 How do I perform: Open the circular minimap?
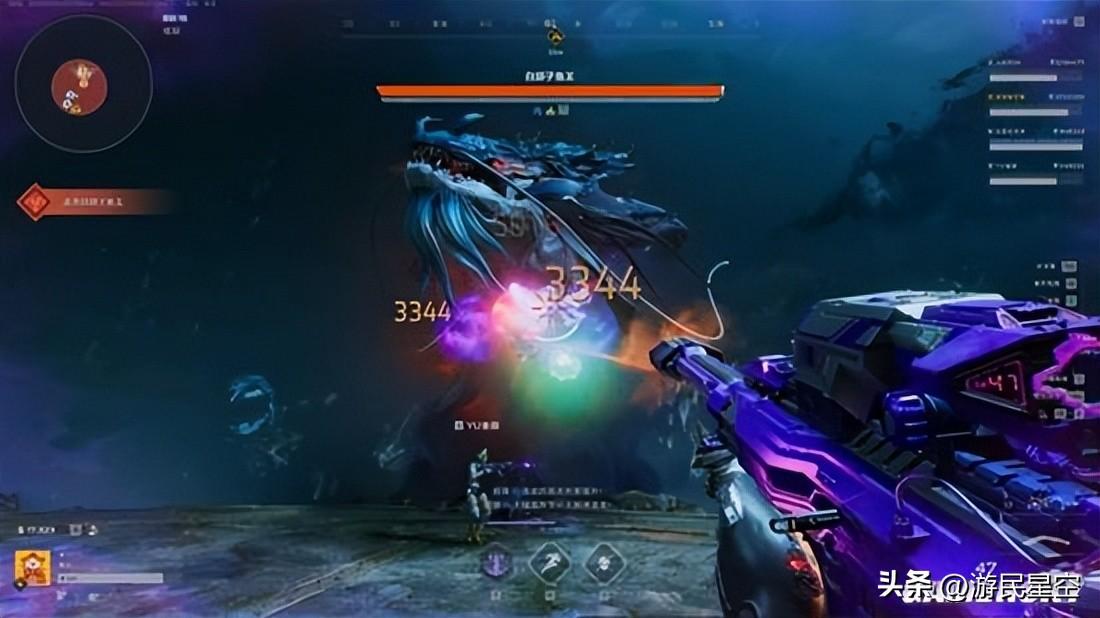(x=83, y=83)
